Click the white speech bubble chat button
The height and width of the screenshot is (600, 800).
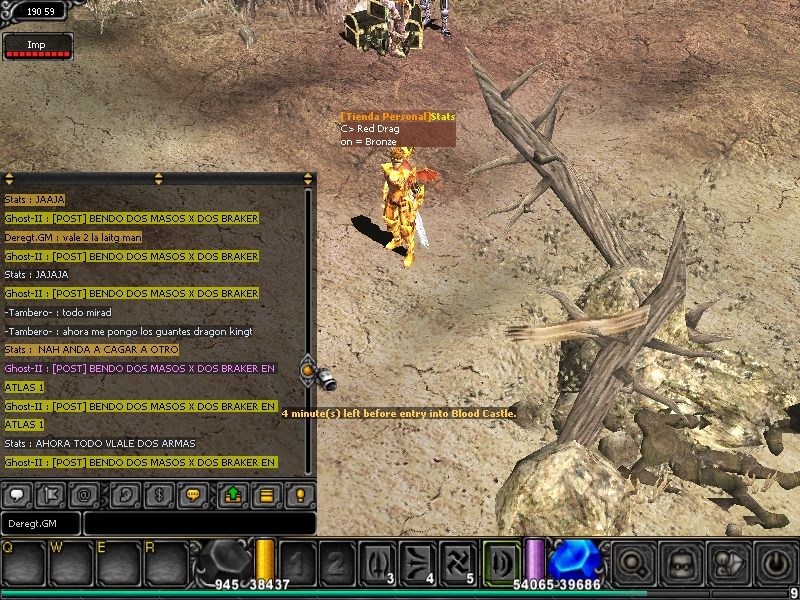[x=17, y=494]
